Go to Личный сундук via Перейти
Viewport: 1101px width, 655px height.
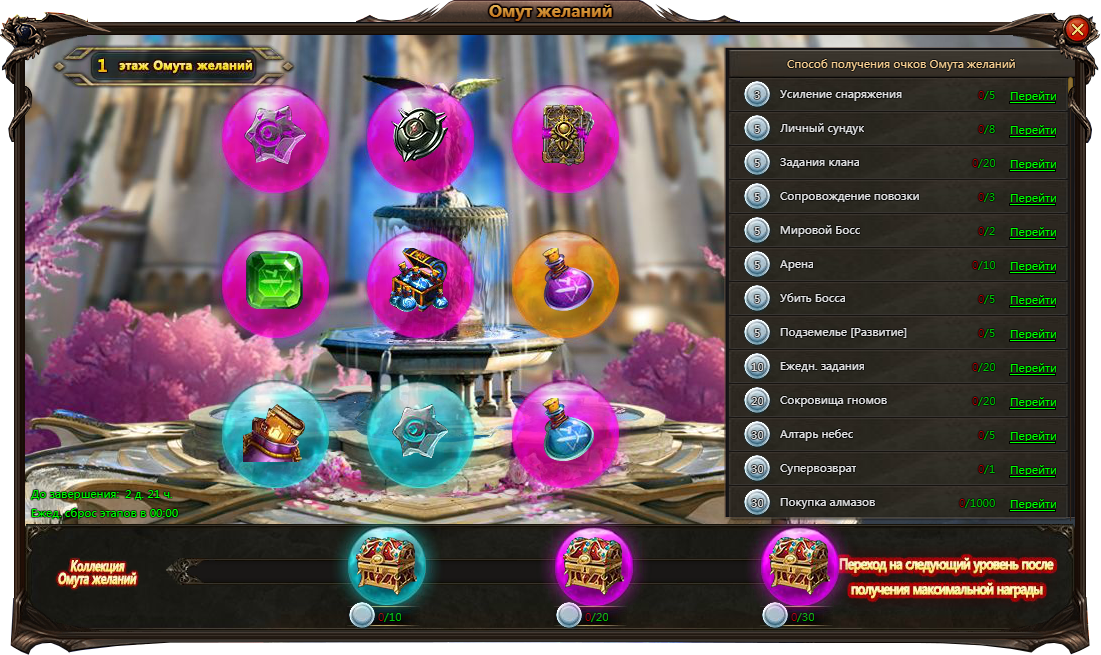pos(1032,130)
